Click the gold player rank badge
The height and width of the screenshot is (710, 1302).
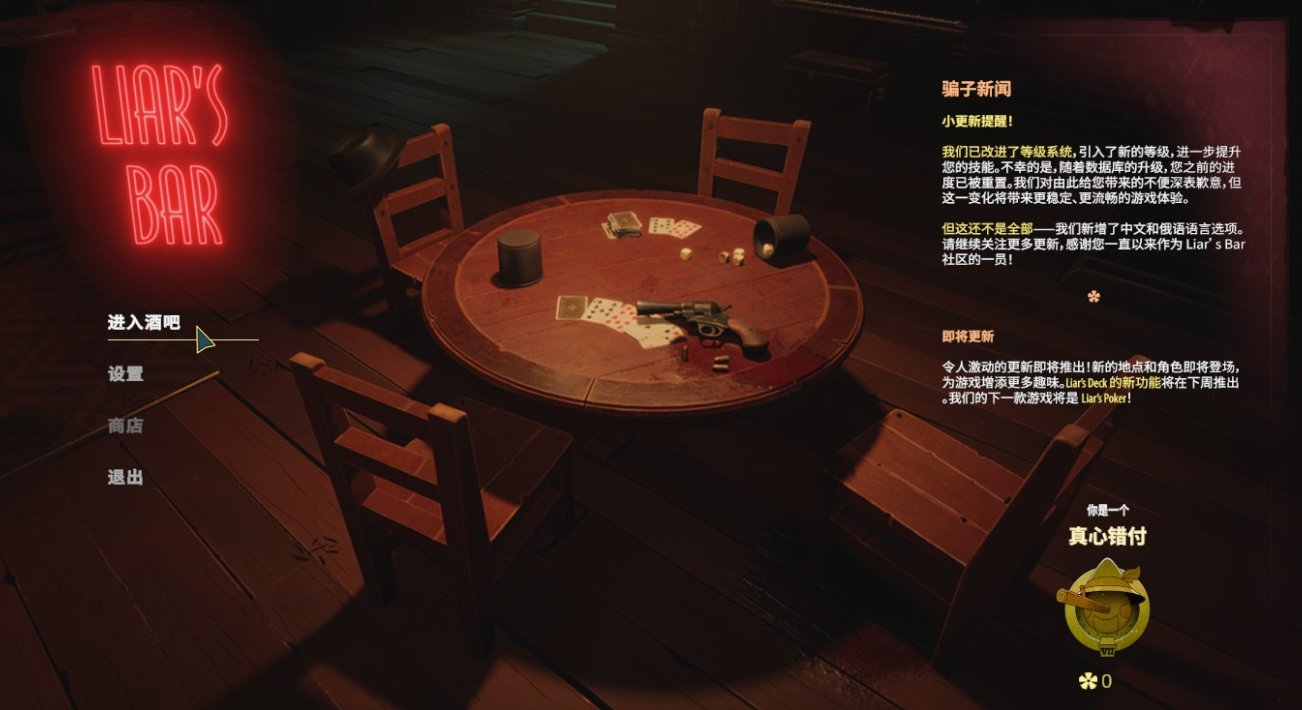[x=1105, y=609]
